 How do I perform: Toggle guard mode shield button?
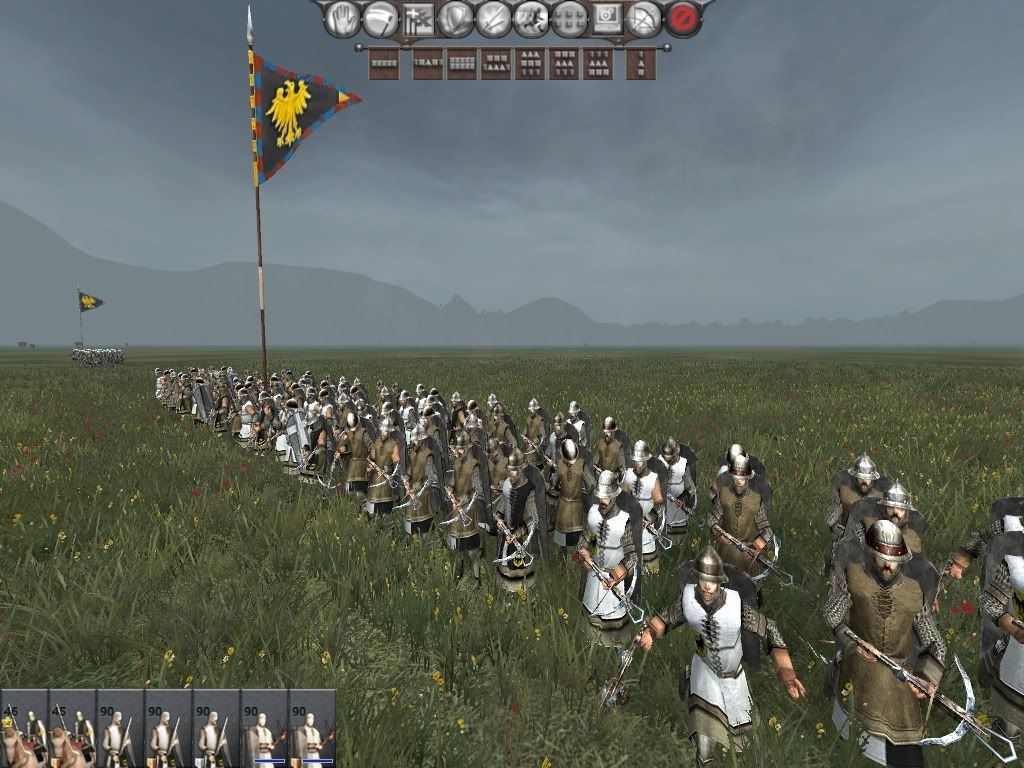(x=456, y=18)
